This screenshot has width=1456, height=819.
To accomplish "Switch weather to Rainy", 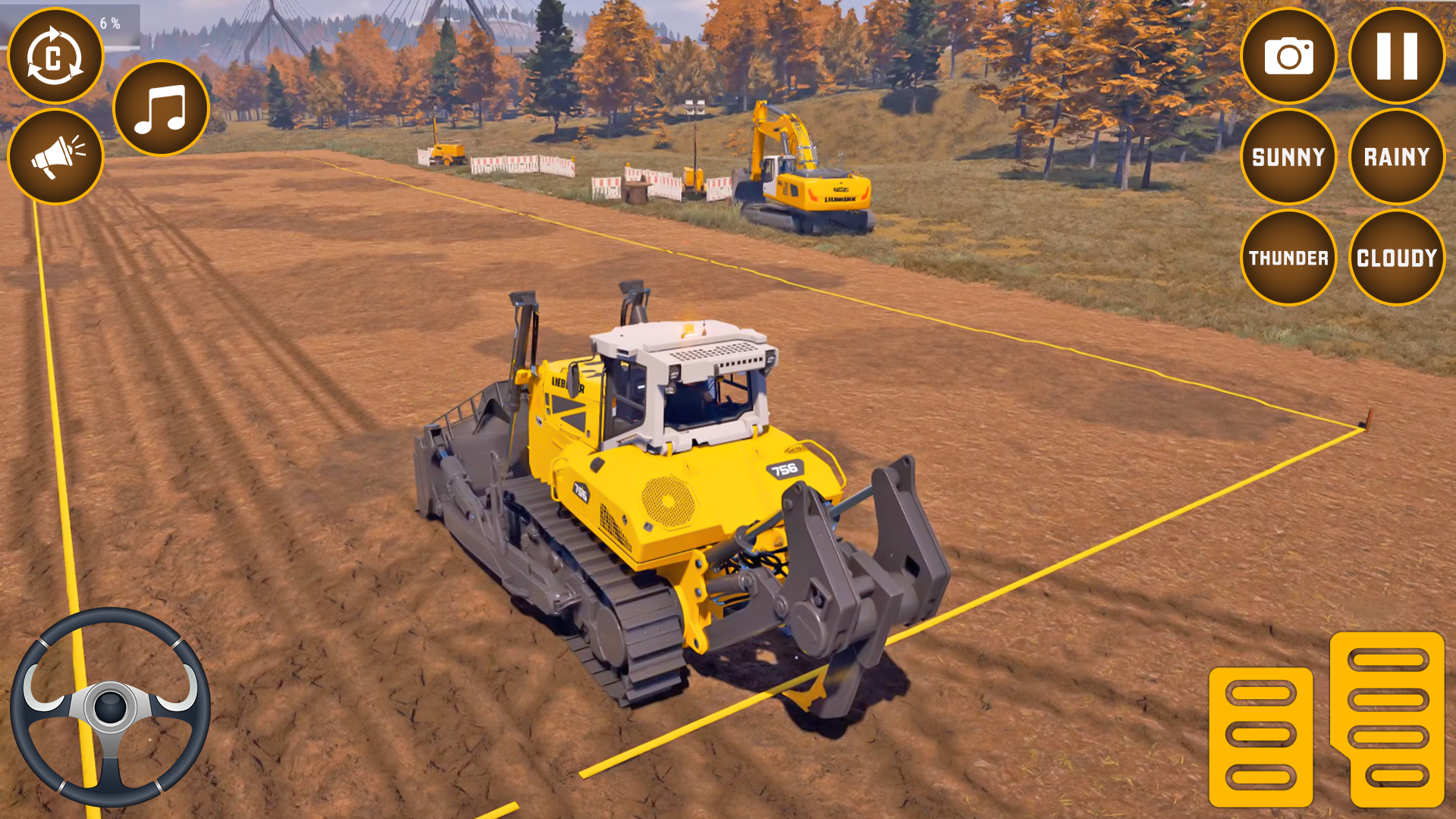I will tap(1396, 157).
